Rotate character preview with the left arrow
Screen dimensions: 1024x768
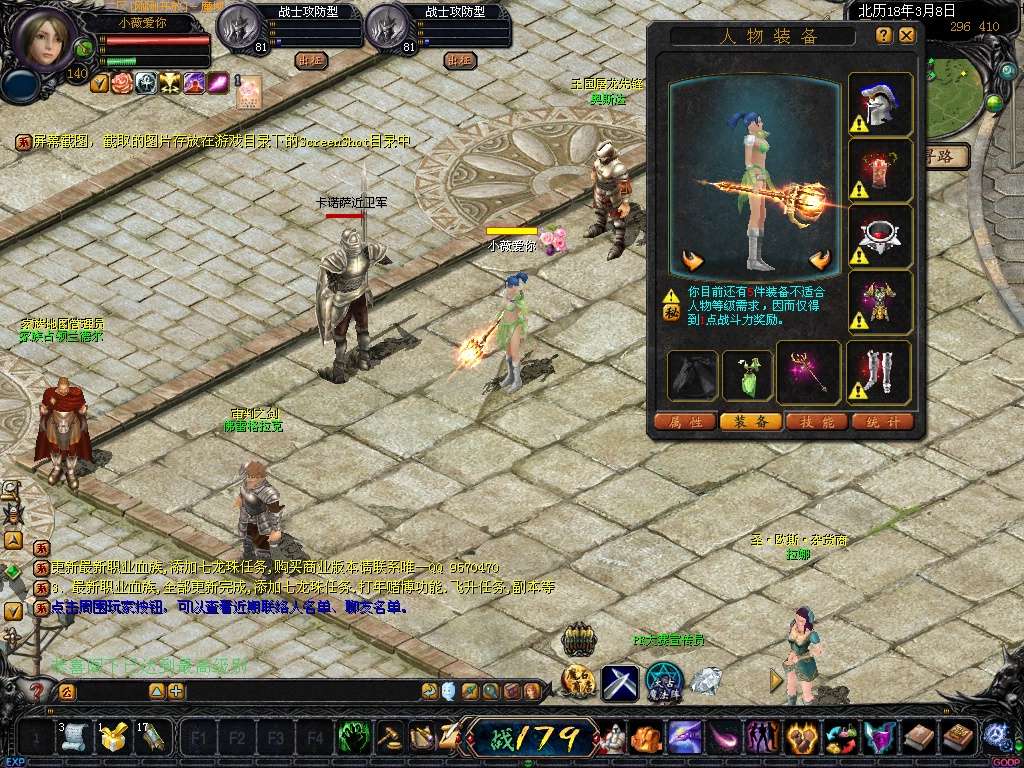[692, 262]
